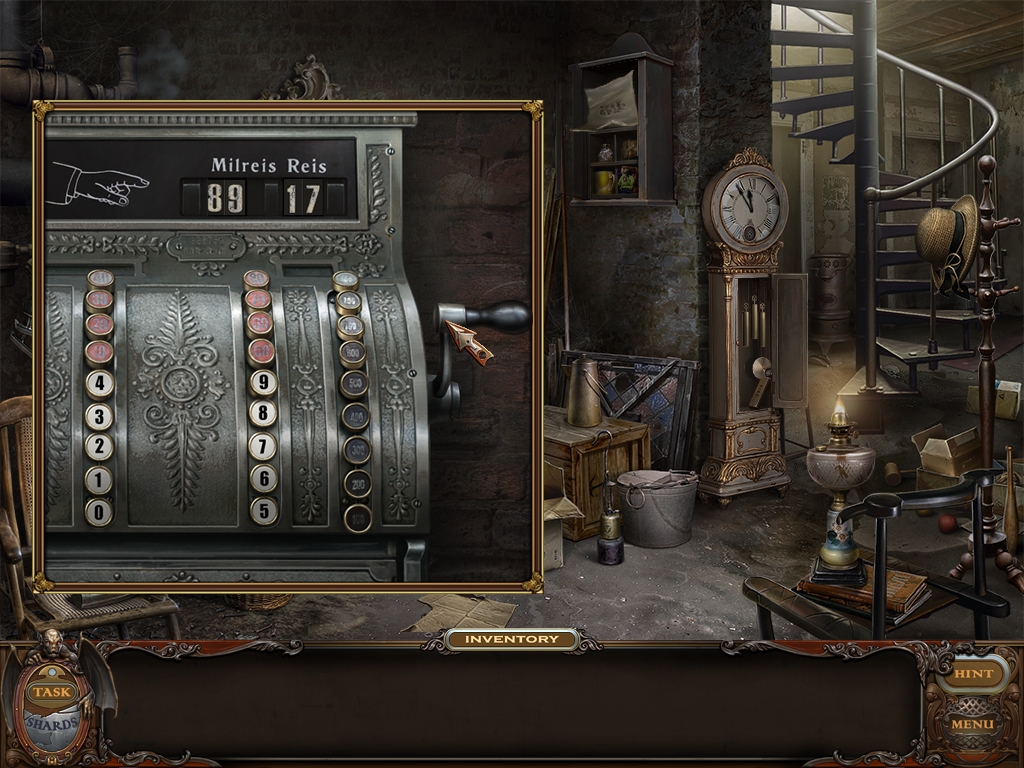This screenshot has width=1024, height=768.
Task: Hit the register key numbered 9
Action: click(263, 382)
